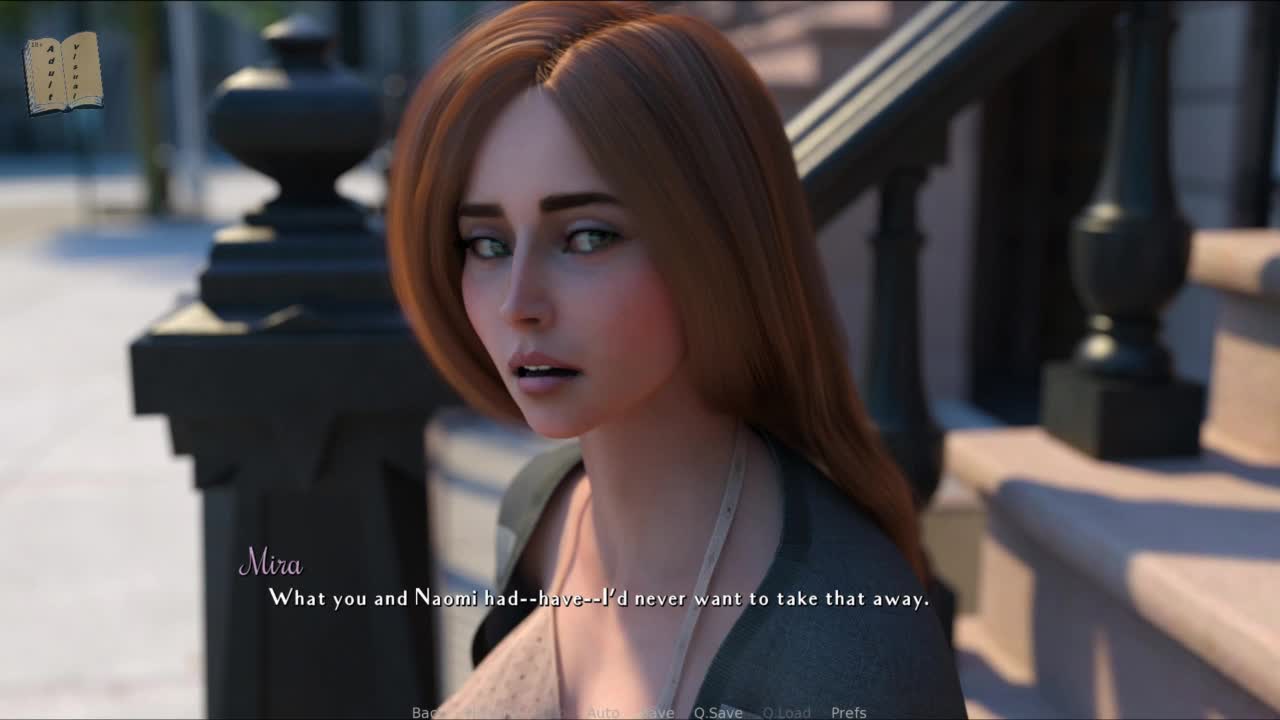Open the Save screen
1280x720 pixels.
tap(657, 712)
